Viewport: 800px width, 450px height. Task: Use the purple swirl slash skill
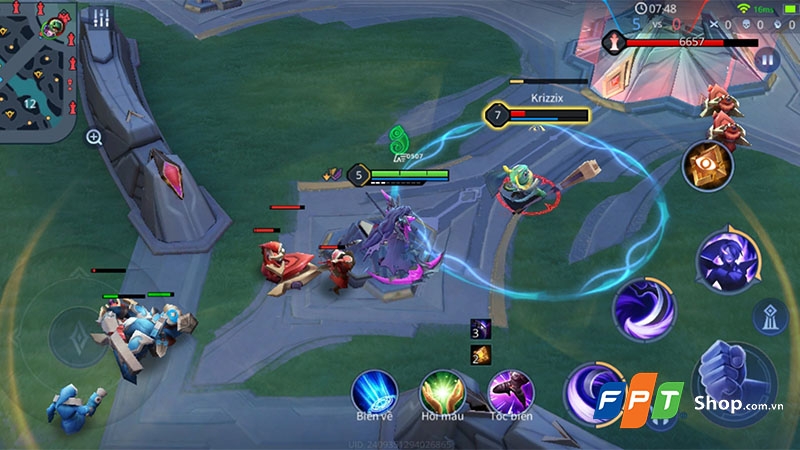click(x=645, y=311)
